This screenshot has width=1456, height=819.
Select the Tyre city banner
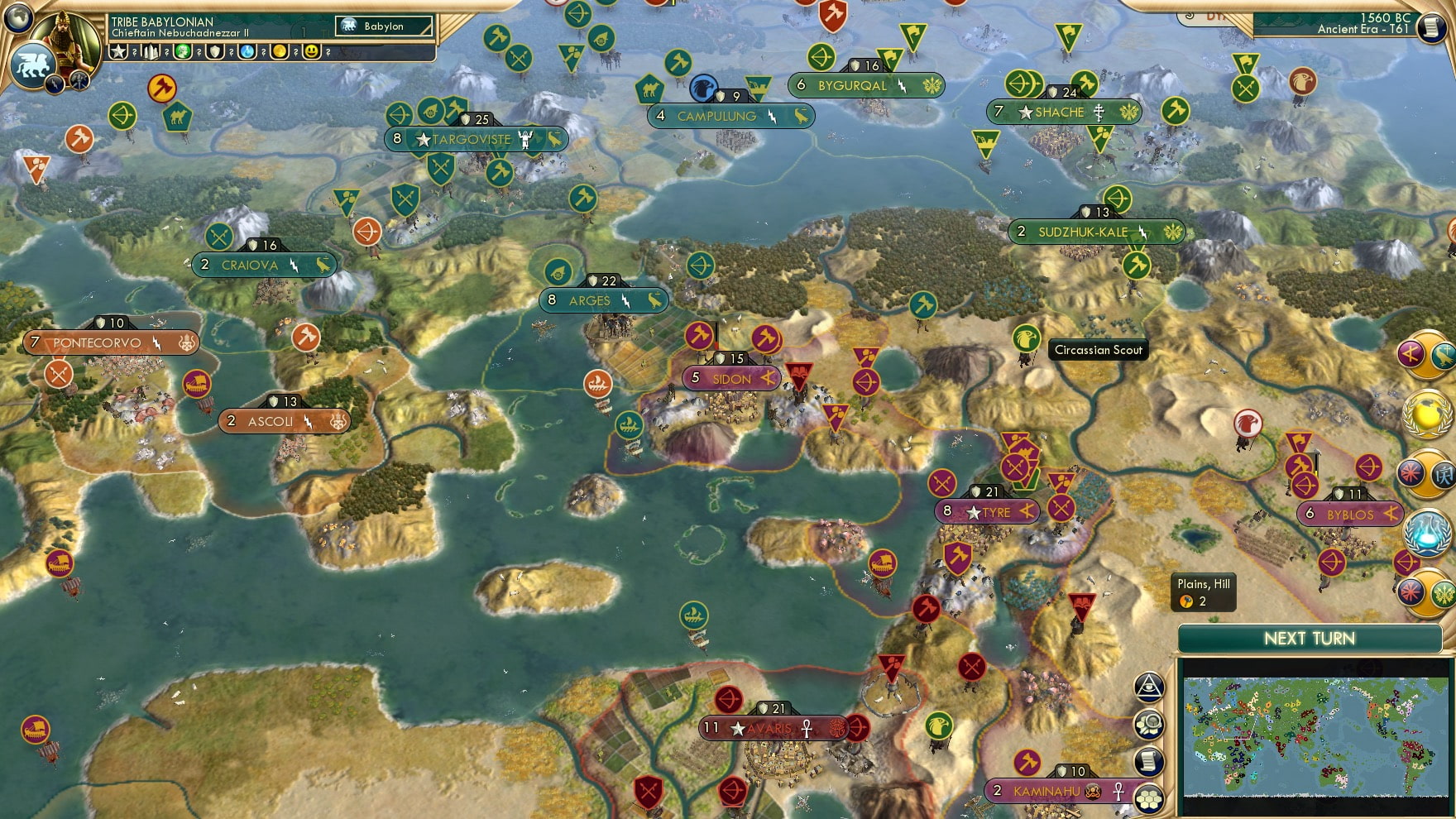(x=989, y=511)
